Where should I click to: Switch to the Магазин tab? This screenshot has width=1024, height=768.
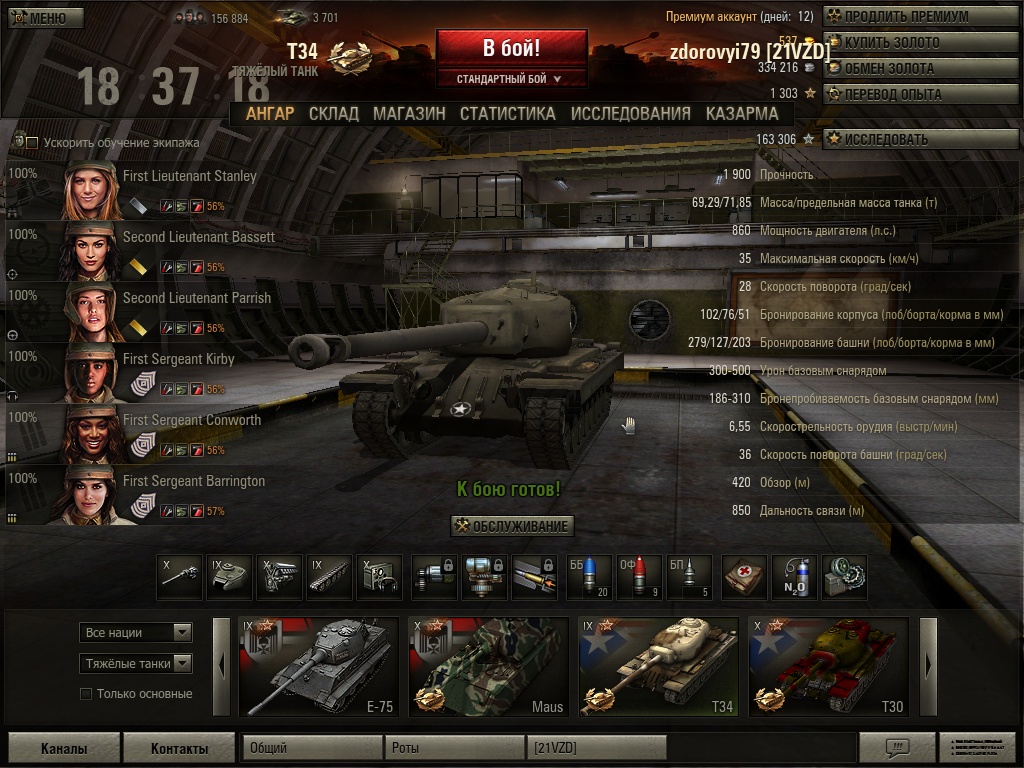pos(409,114)
